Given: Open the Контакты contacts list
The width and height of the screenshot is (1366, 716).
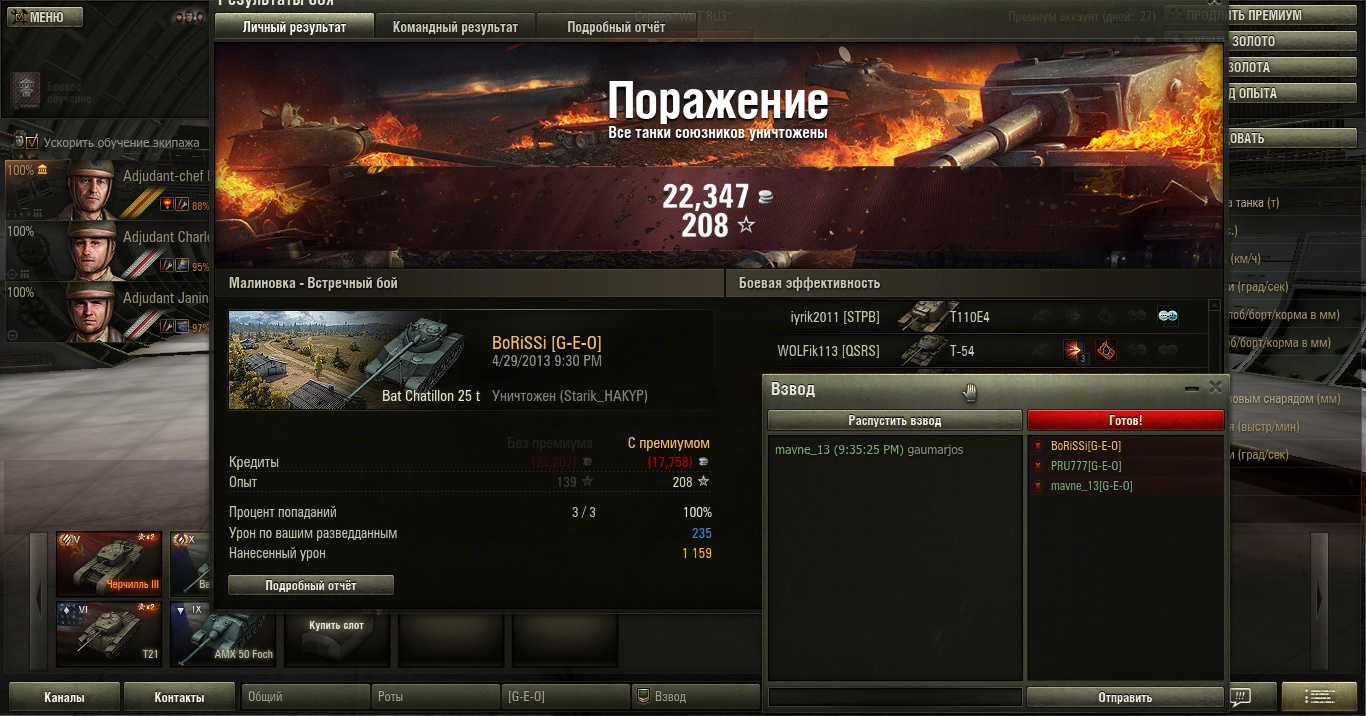Looking at the screenshot, I should [179, 697].
